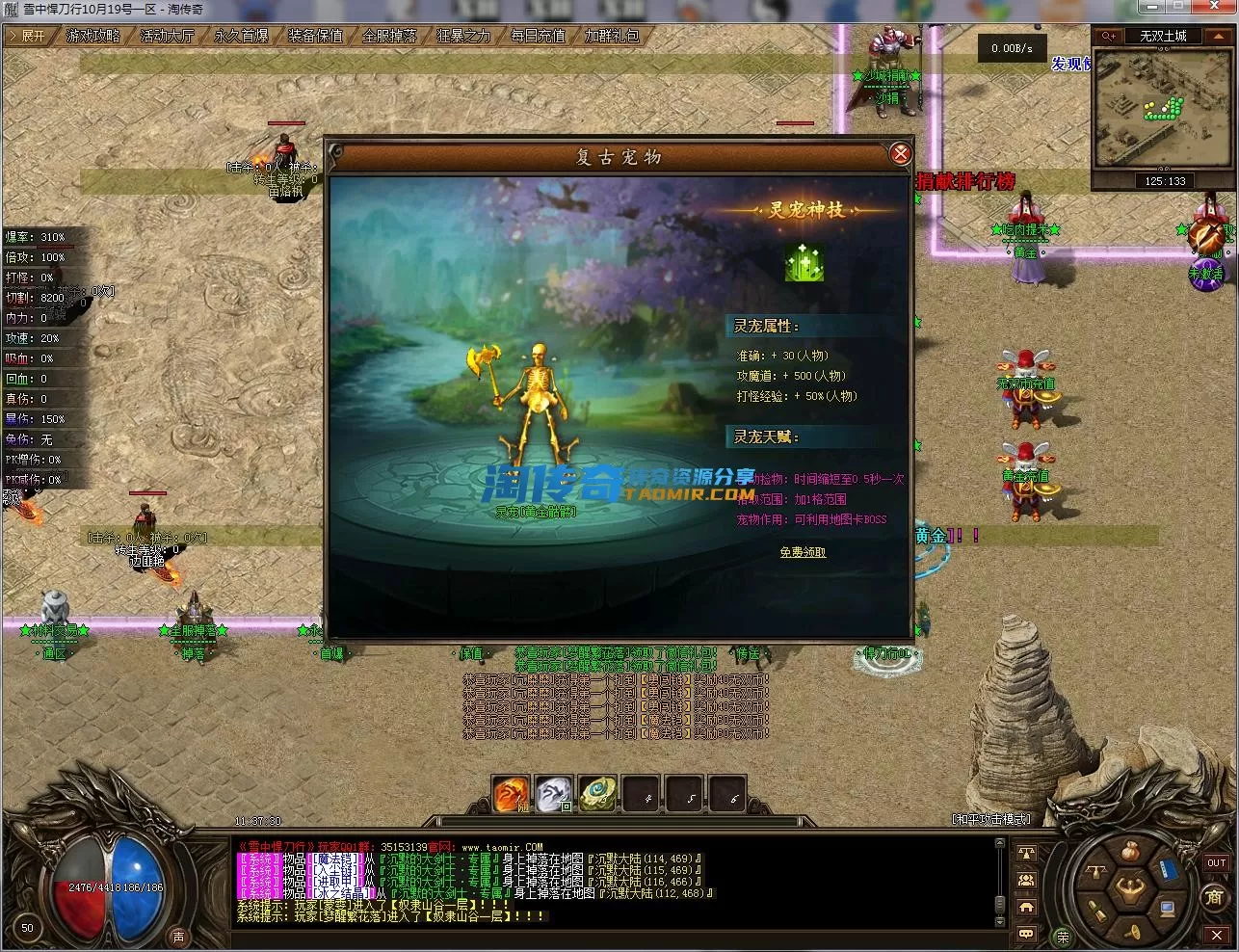
Task: Show the 全服掉落 drop list
Action: [x=389, y=36]
